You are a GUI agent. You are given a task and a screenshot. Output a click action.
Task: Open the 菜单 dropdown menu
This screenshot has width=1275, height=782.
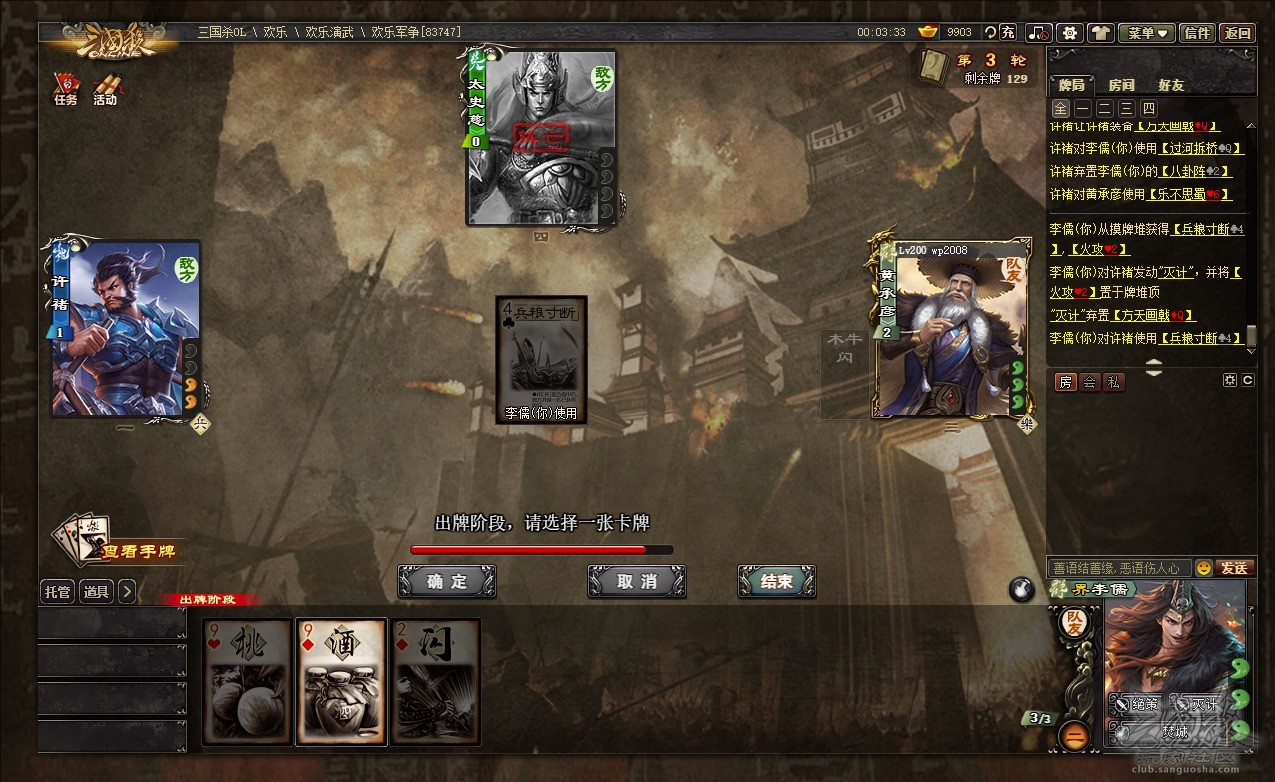(x=1146, y=33)
